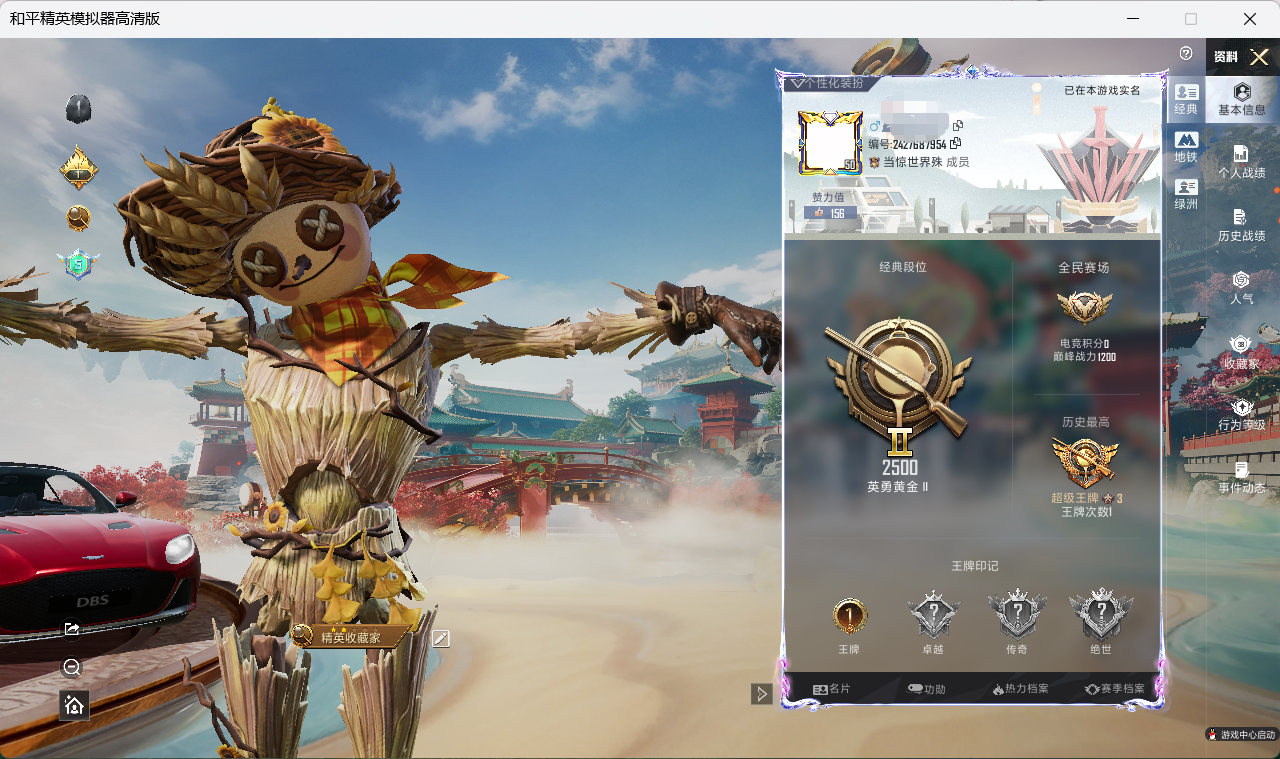Open 事件动态 event feed
Screen dimensions: 1280x759
pos(1241,477)
